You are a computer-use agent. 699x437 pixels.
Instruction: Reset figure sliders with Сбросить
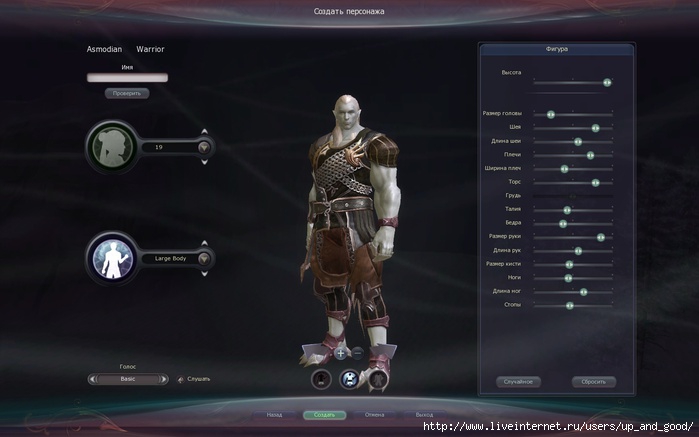tap(593, 382)
